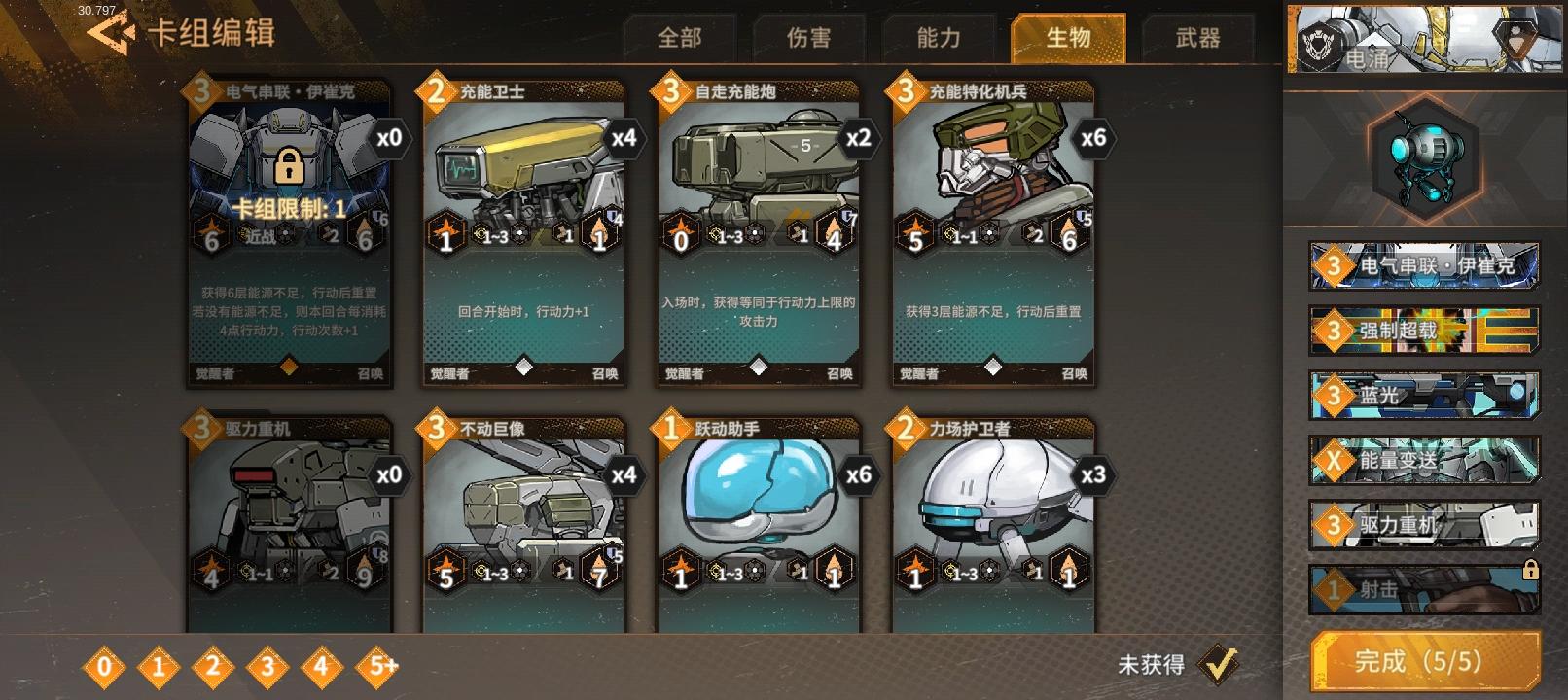Screen dimensions: 1568x700
Task: Click the locked 电气串联·伊崔克 card
Action: 290,233
